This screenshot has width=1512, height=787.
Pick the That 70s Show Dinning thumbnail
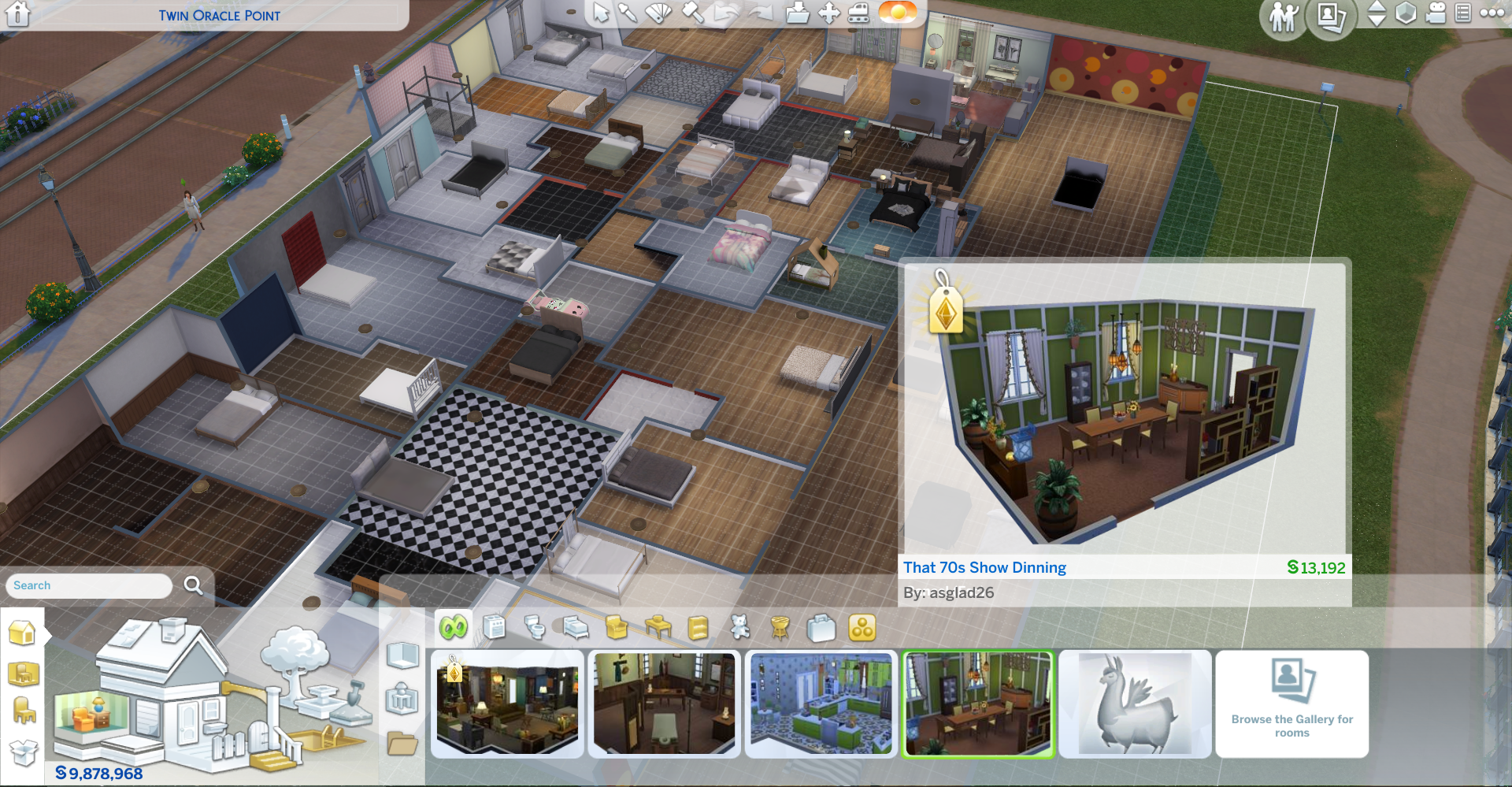977,703
